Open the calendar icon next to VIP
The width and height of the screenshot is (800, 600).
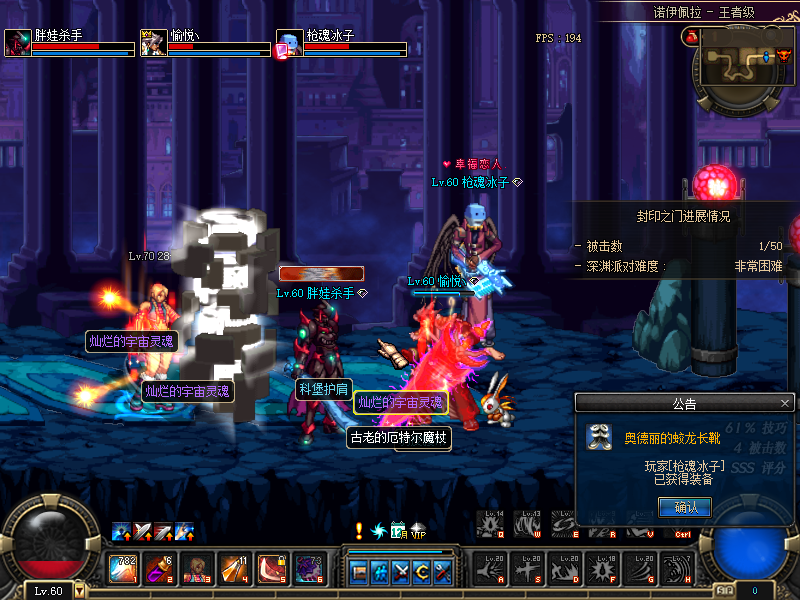(x=398, y=530)
